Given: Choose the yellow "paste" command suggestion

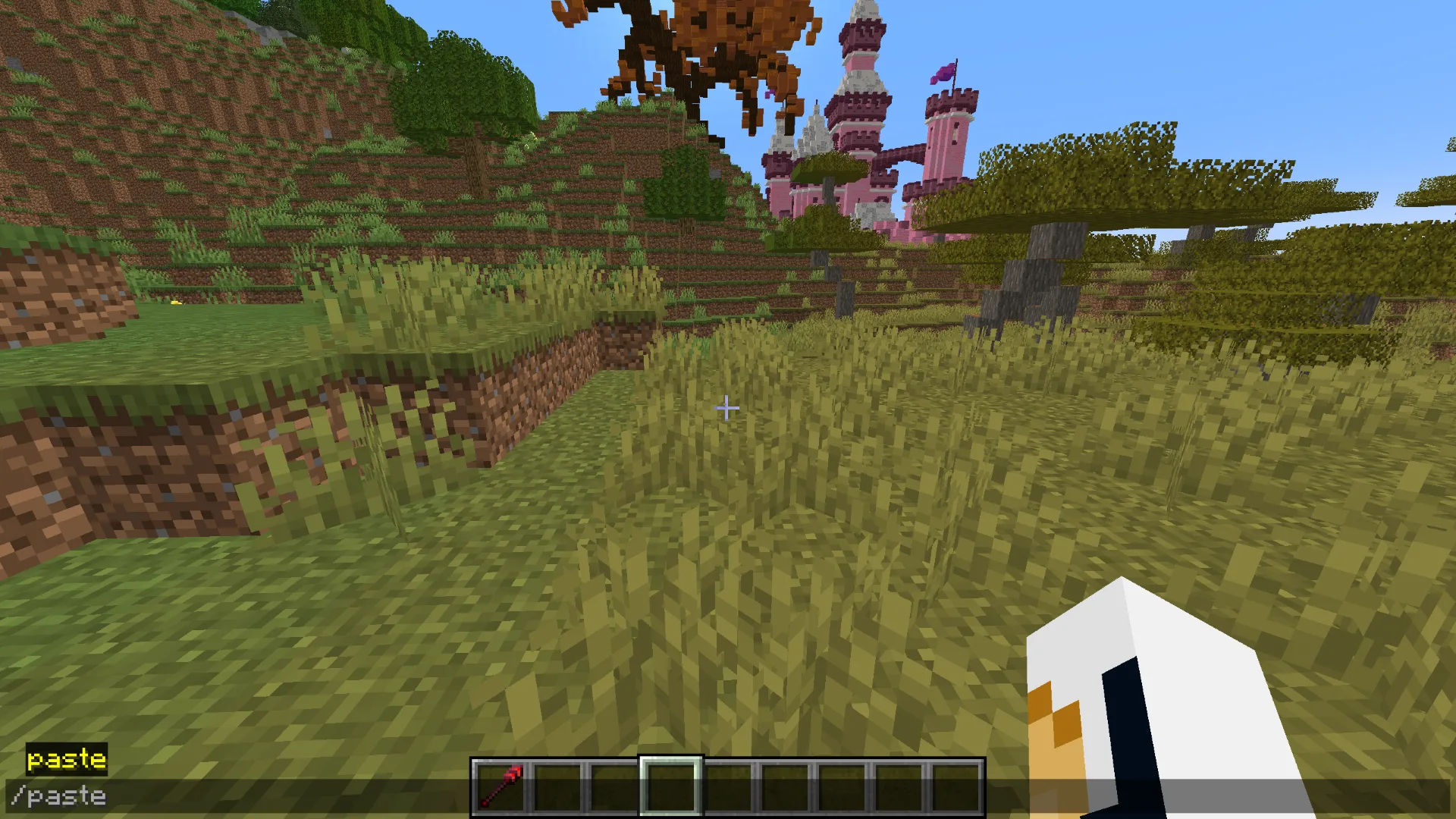Looking at the screenshot, I should pyautogui.click(x=67, y=759).
